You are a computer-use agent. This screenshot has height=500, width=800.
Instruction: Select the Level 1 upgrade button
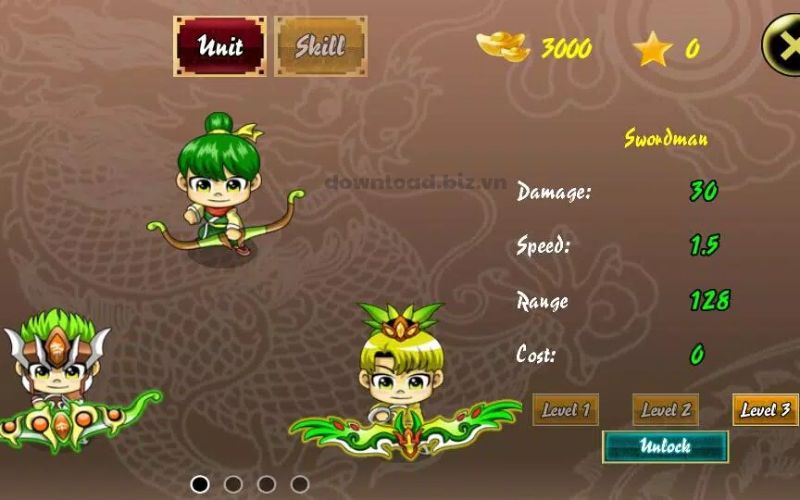click(x=565, y=409)
